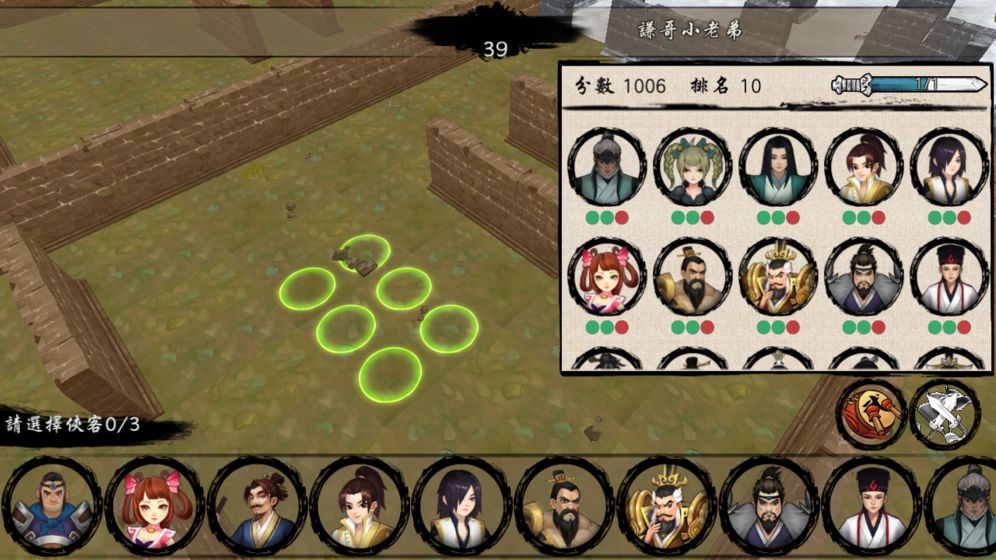Select the gray-helmet masked hero in the bottom roster
The width and height of the screenshot is (996, 560).
(965, 506)
